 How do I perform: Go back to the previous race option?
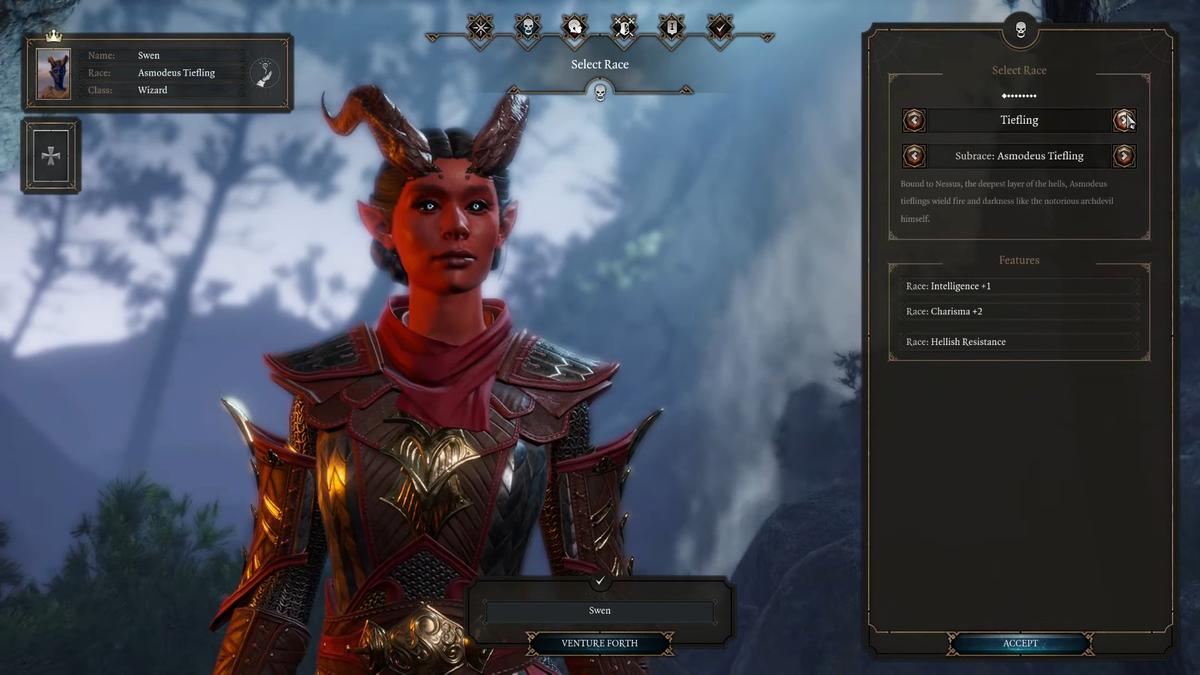[914, 121]
